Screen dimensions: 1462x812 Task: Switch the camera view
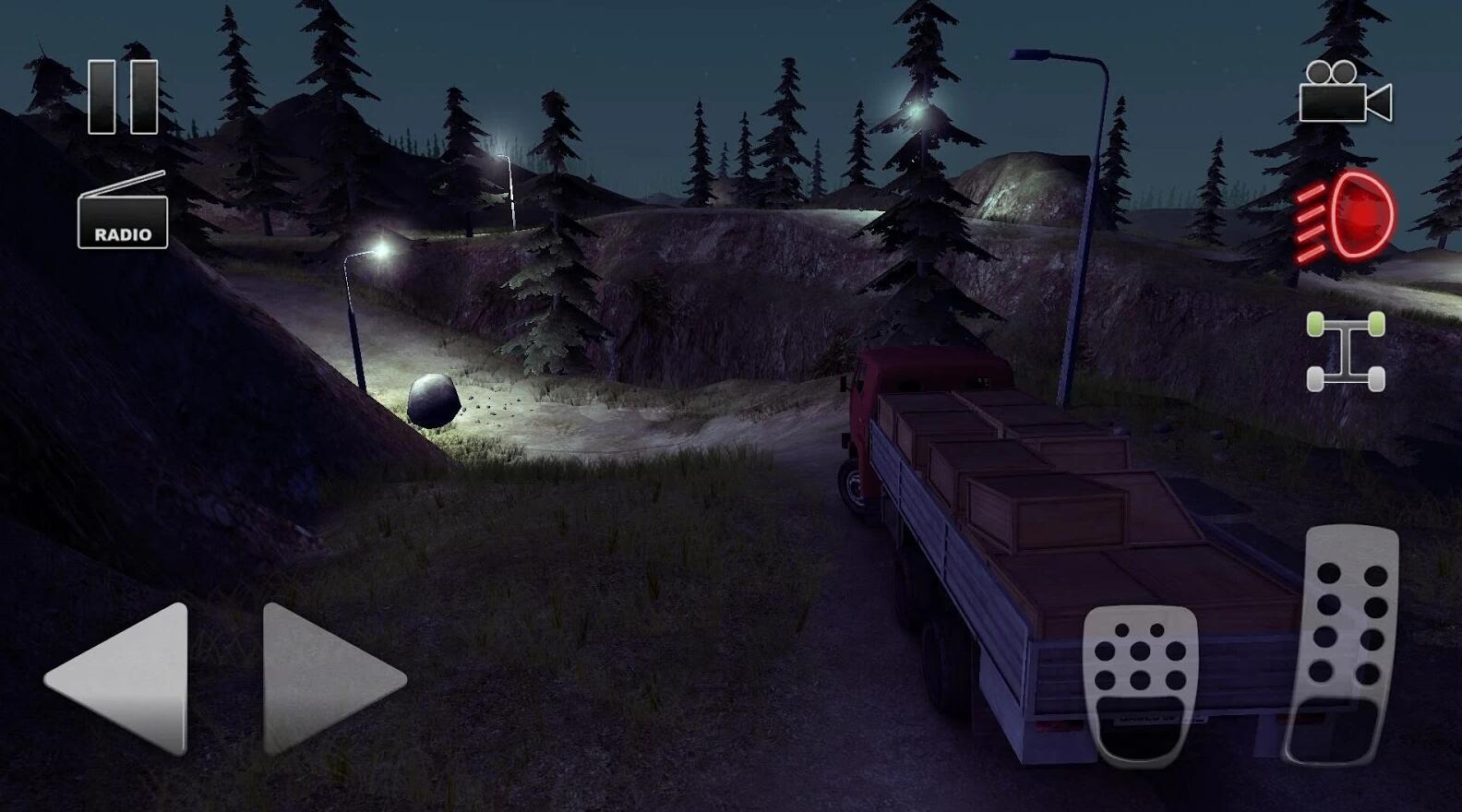pos(1345,92)
